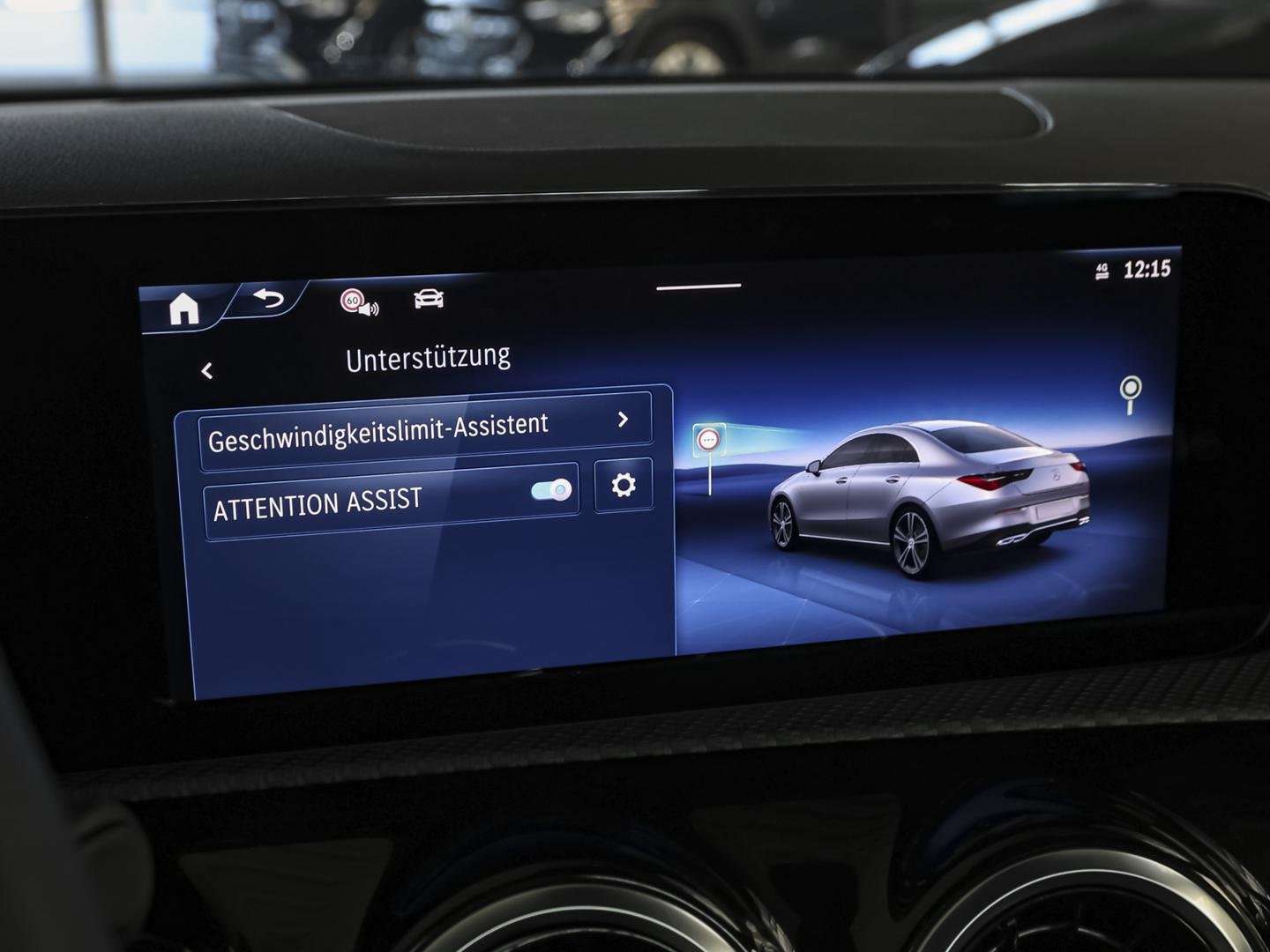Viewport: 1270px width, 952px height.
Task: Tap the 4G network status icon
Action: coord(1101,269)
